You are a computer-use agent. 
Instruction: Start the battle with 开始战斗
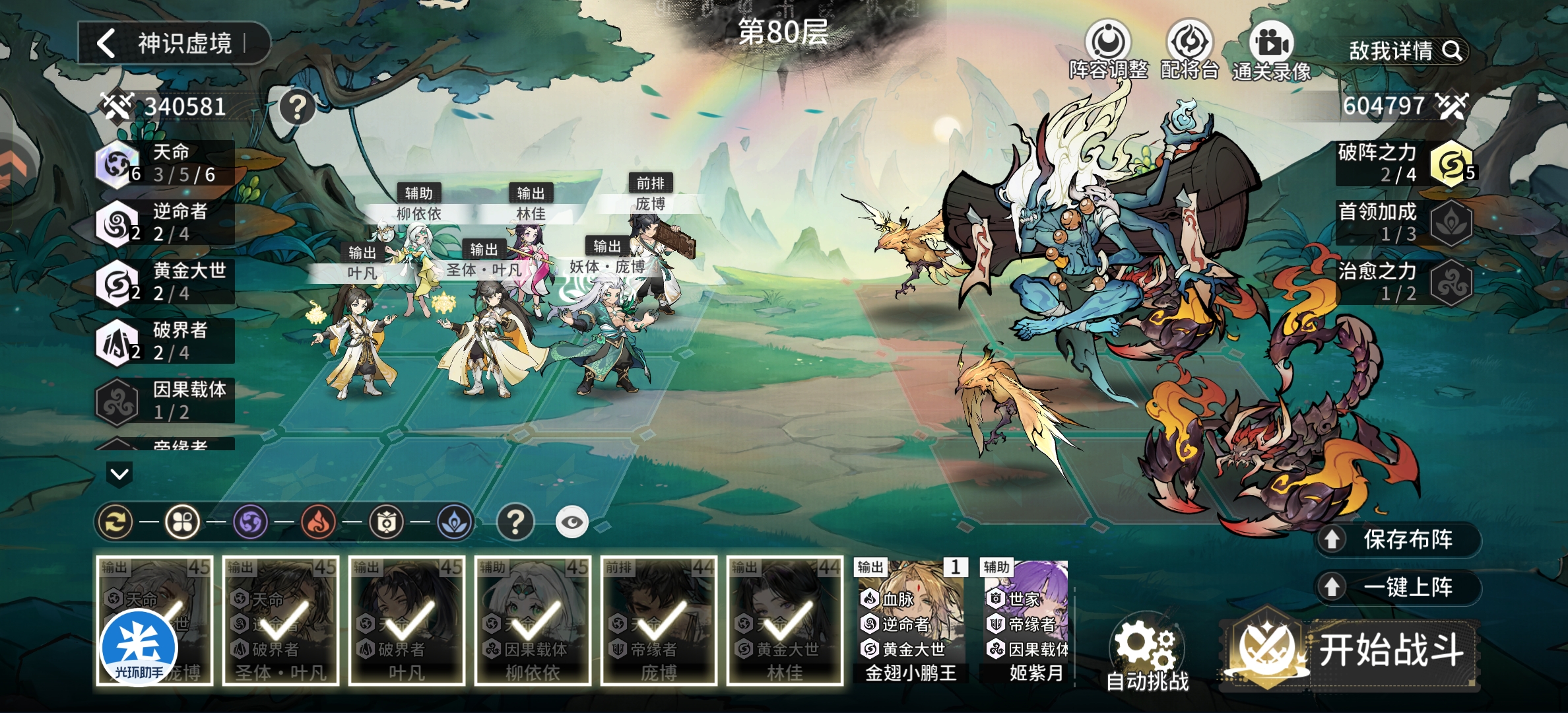point(1359,650)
